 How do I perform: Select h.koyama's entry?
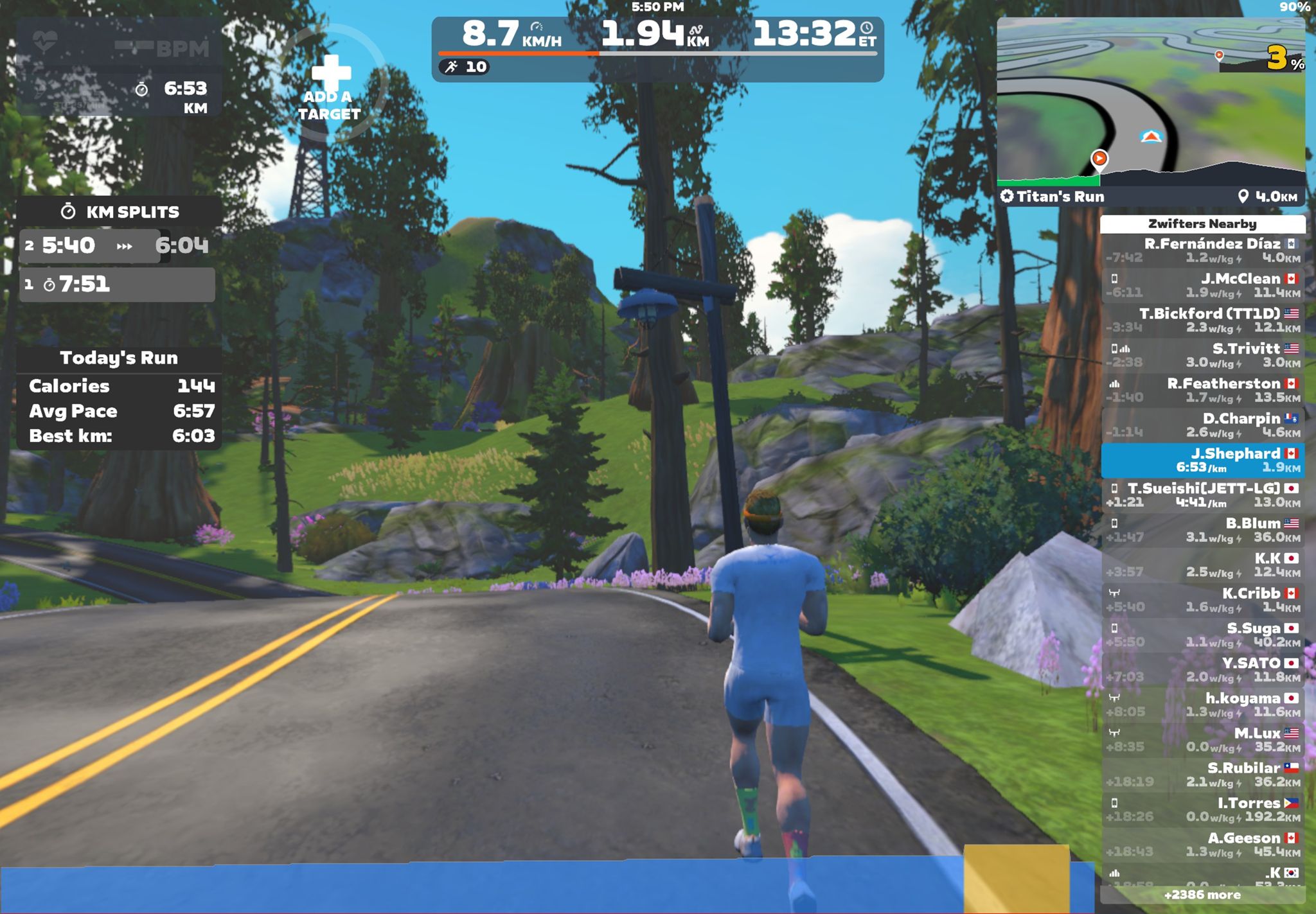pos(1202,705)
